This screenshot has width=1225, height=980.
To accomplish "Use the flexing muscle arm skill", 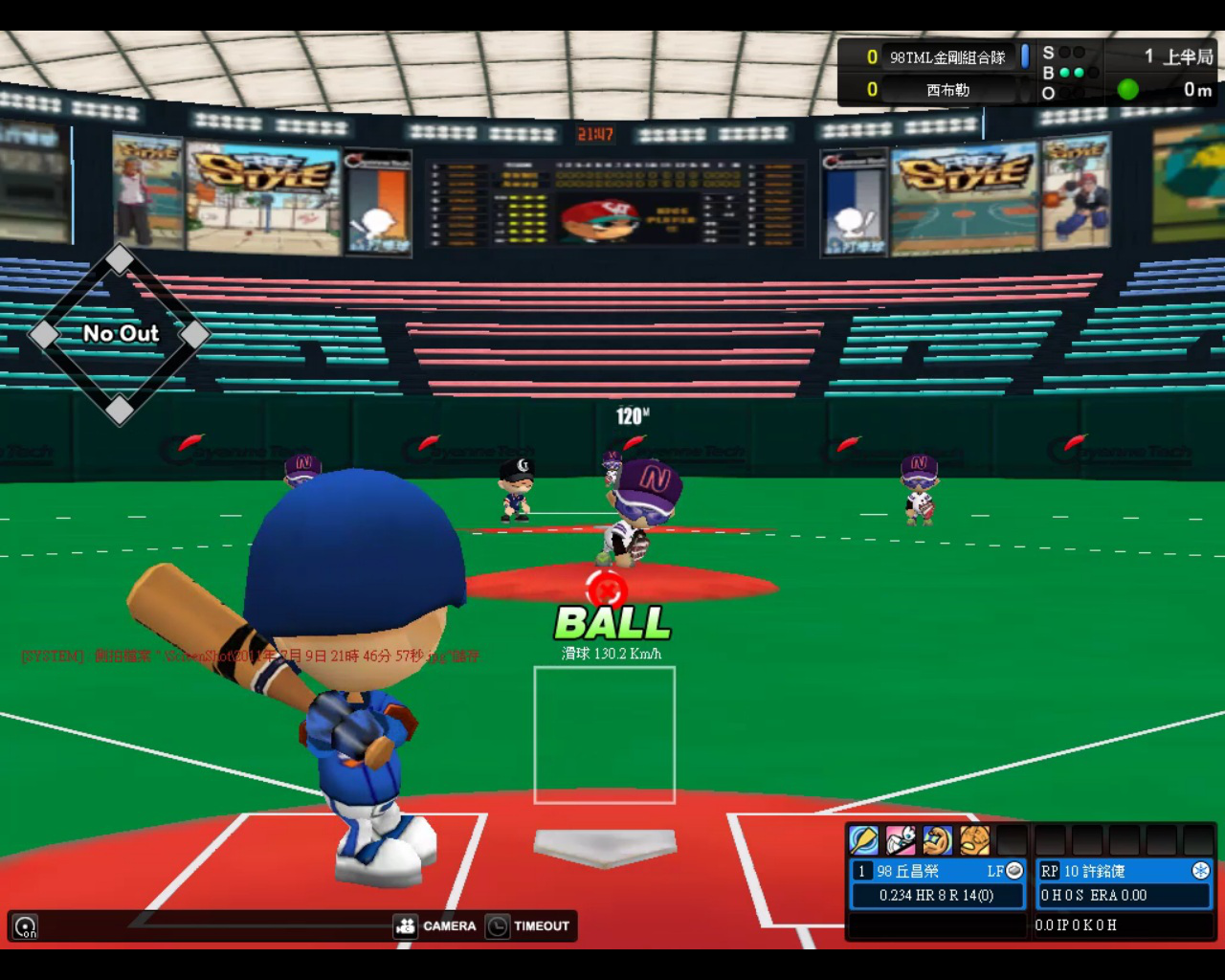I will [938, 839].
